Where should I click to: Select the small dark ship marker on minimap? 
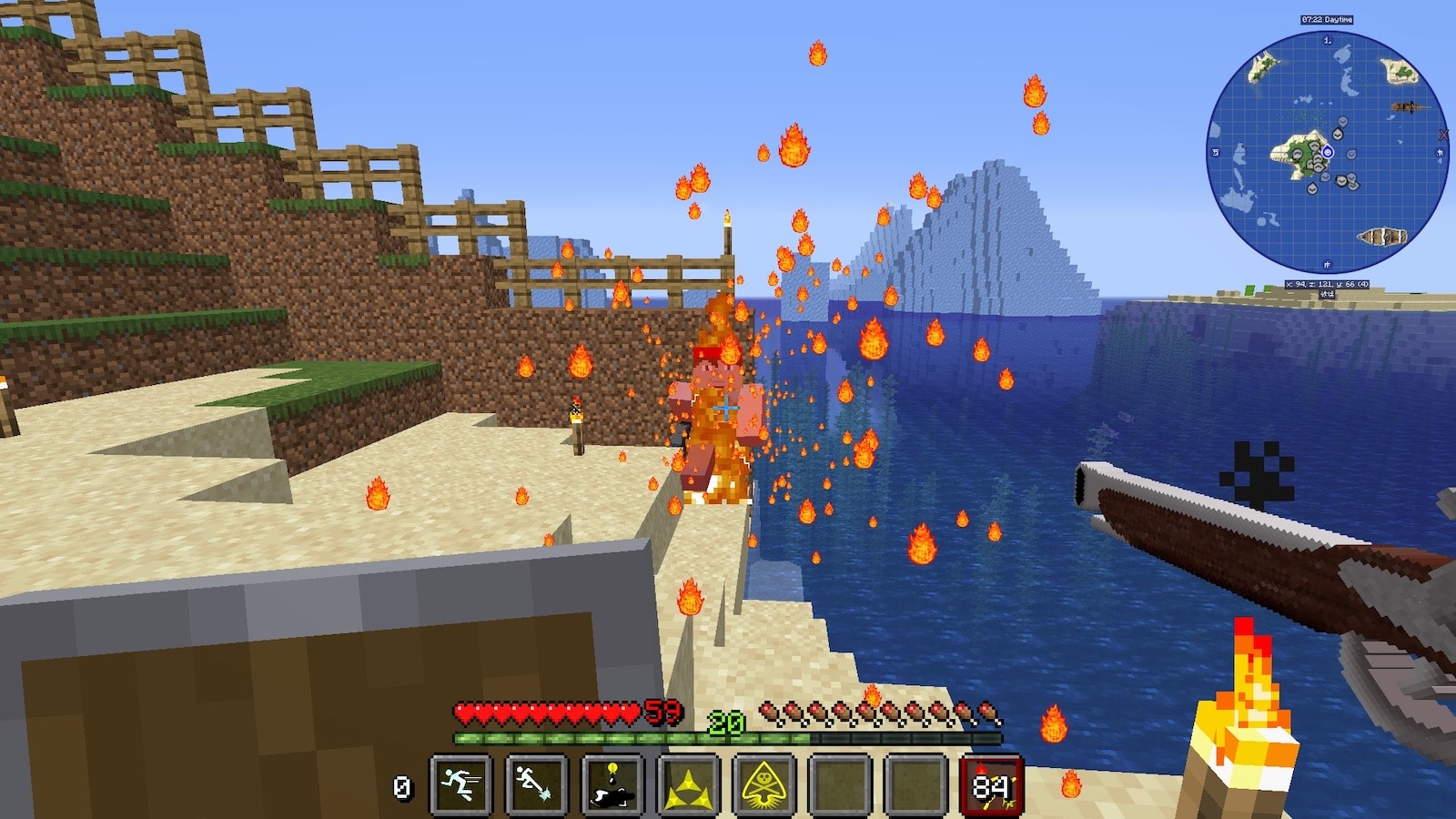pyautogui.click(x=1406, y=107)
